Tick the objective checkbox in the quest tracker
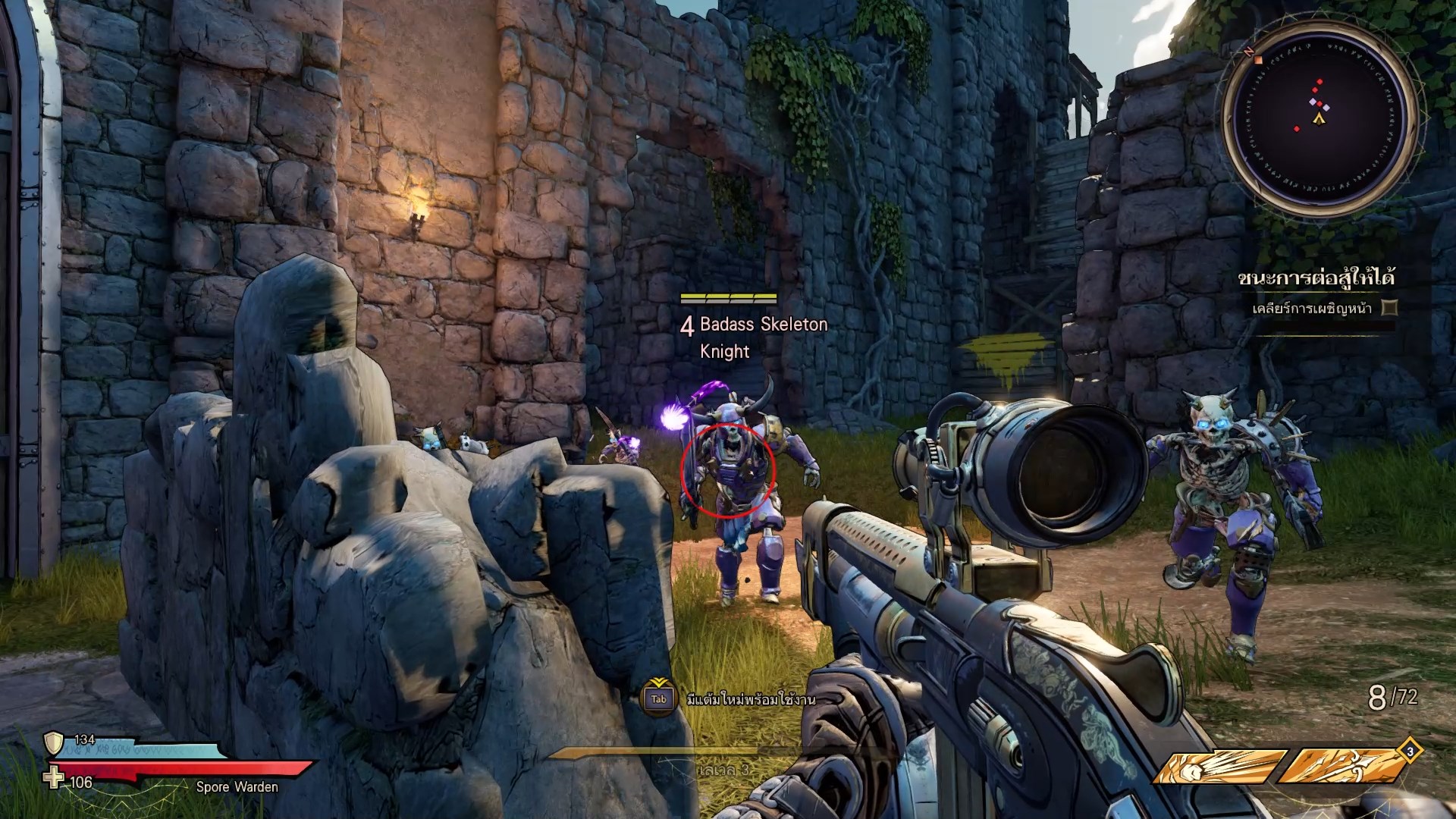 (1389, 308)
